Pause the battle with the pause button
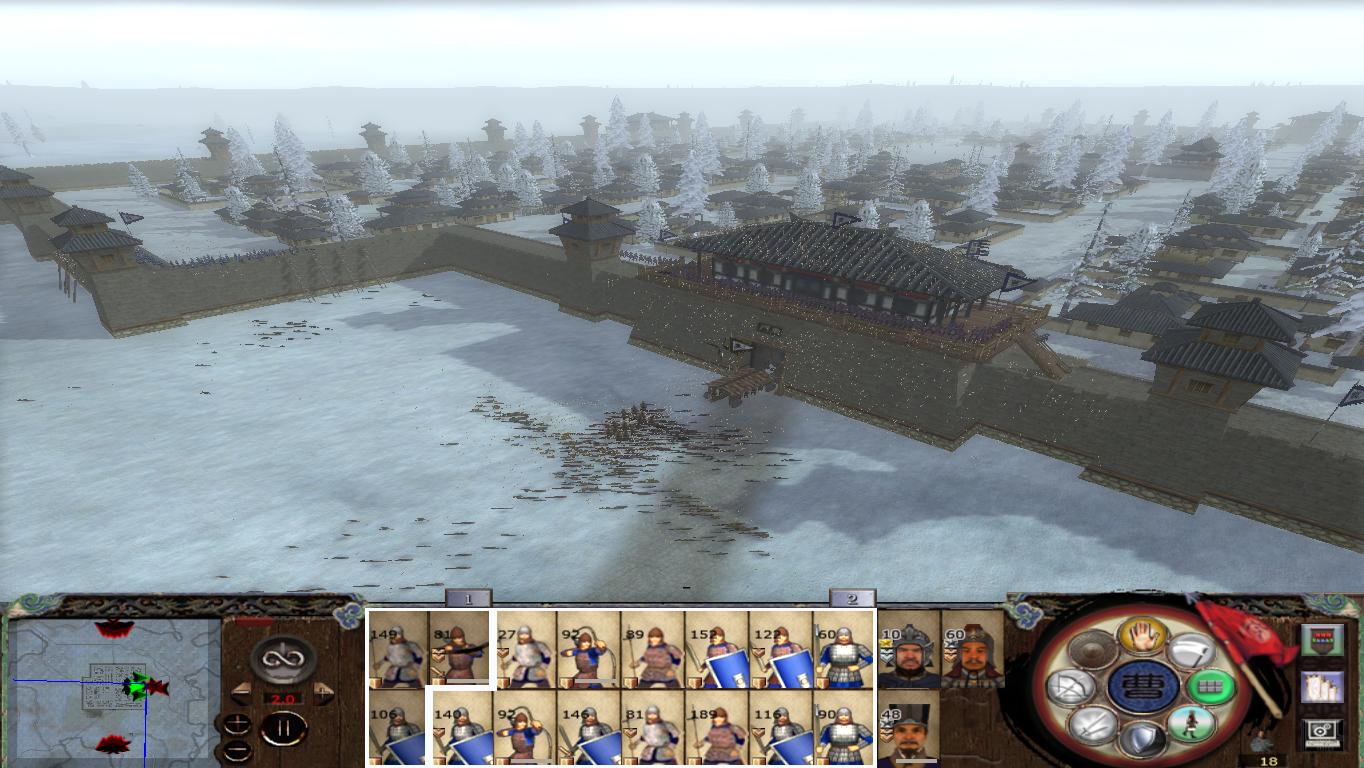 point(282,728)
